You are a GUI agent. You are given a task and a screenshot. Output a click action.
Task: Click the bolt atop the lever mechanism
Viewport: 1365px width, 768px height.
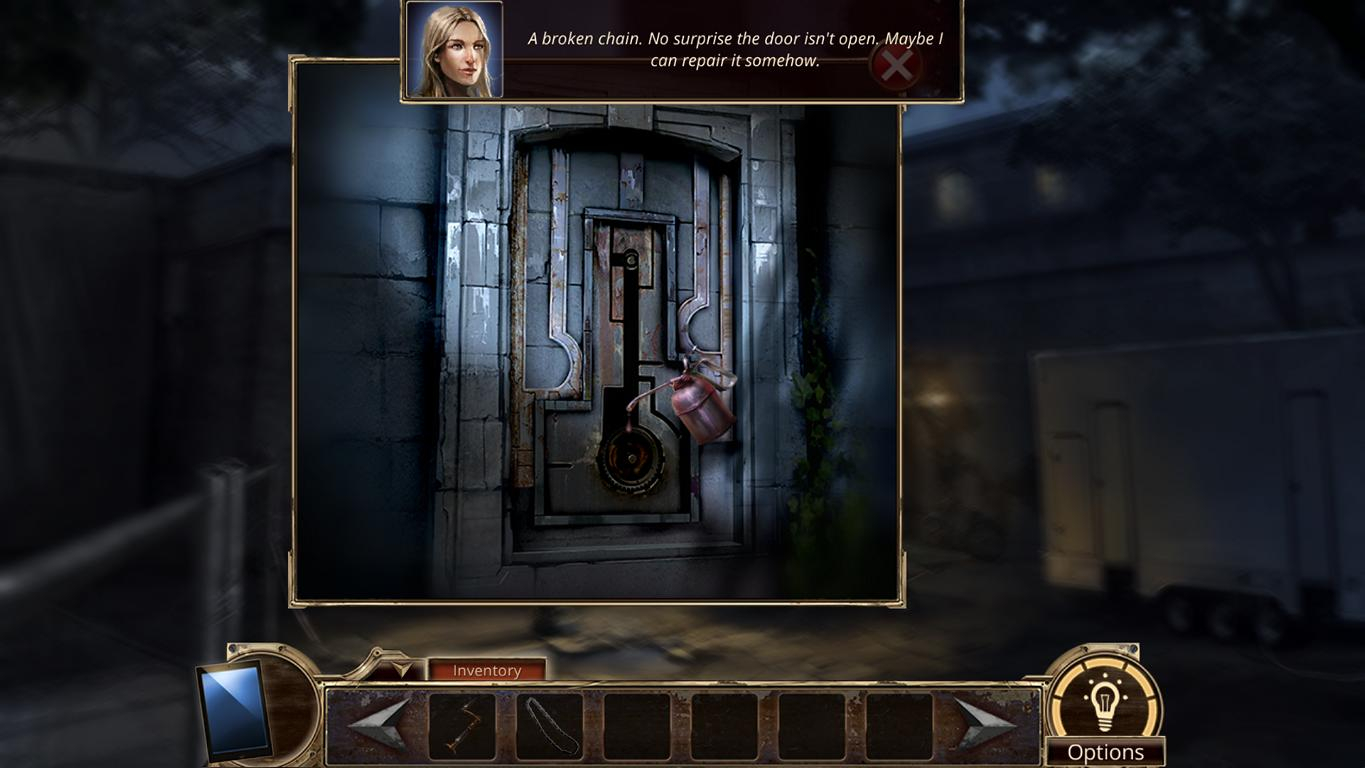tap(629, 260)
